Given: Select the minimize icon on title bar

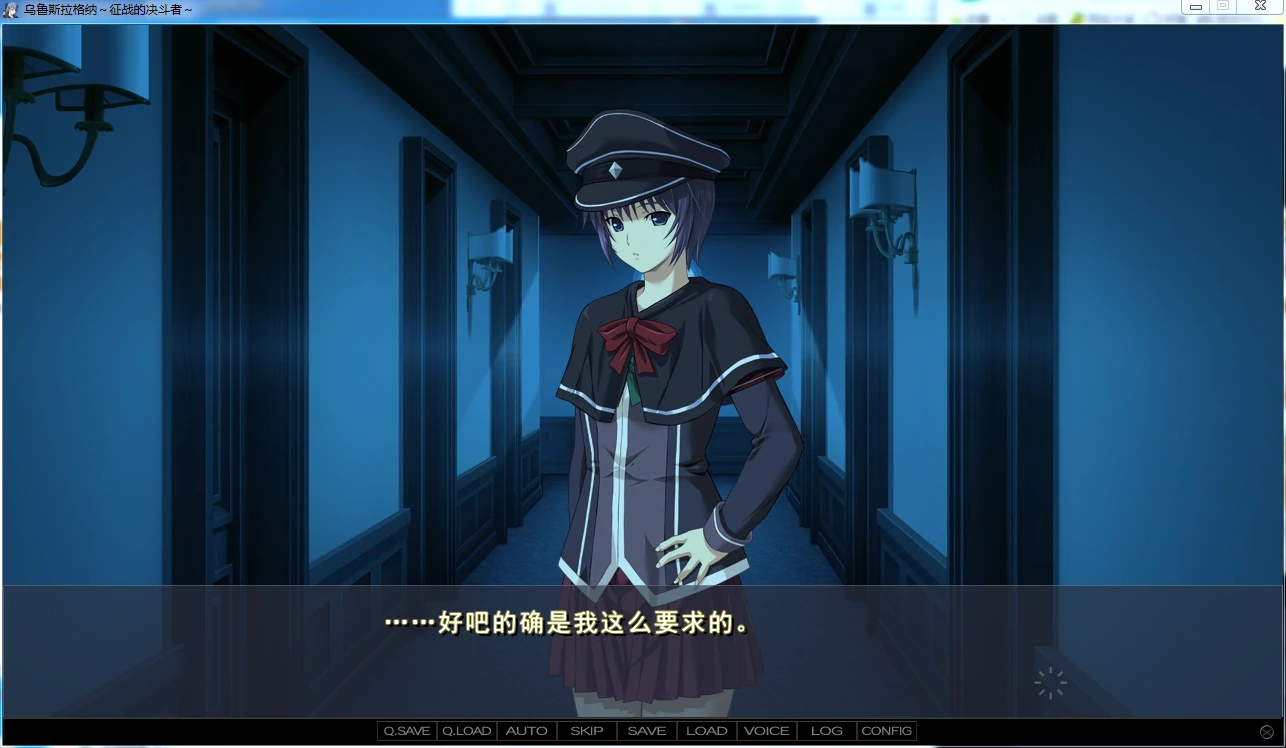Looking at the screenshot, I should (x=1196, y=7).
